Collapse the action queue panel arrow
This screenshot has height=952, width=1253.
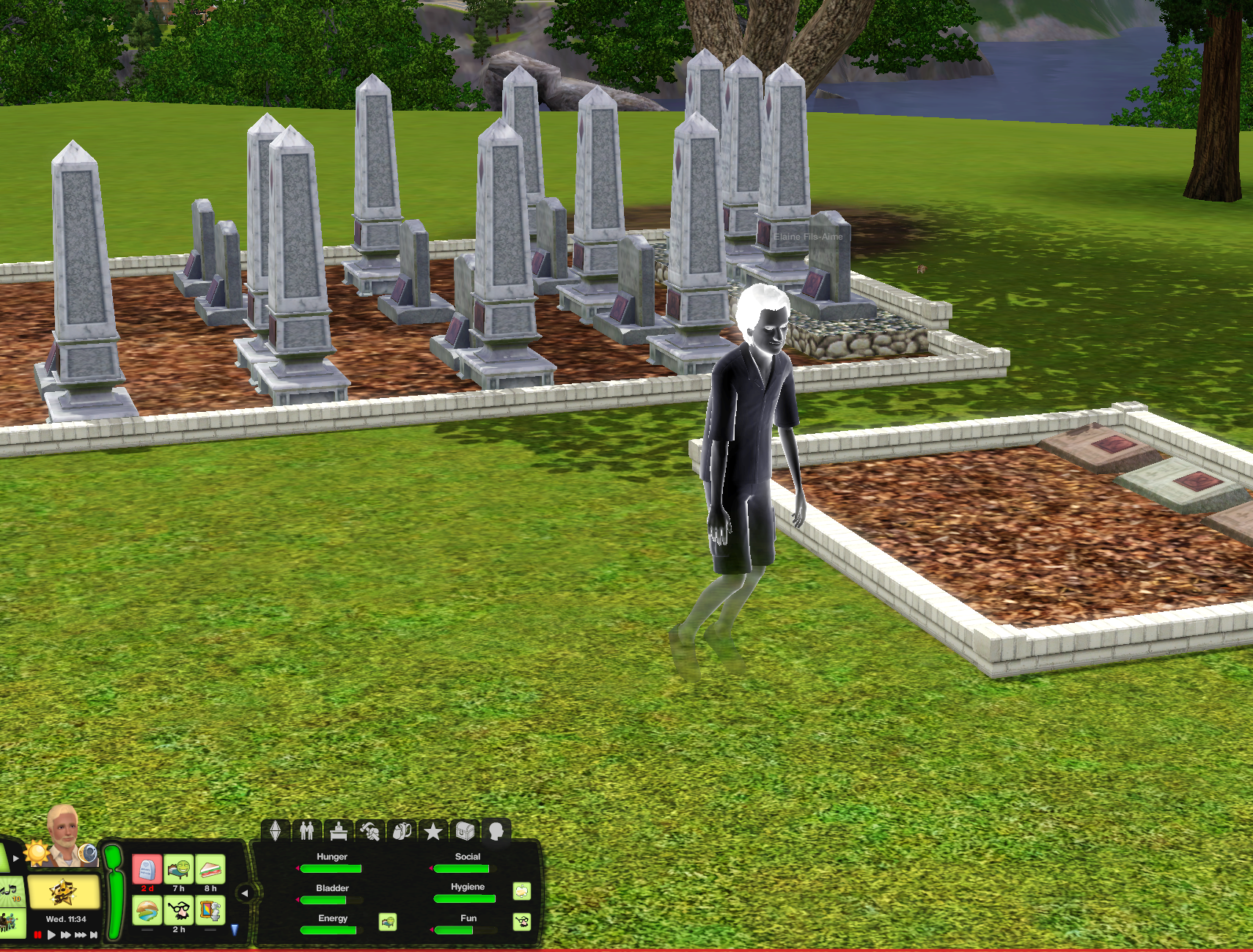click(243, 893)
